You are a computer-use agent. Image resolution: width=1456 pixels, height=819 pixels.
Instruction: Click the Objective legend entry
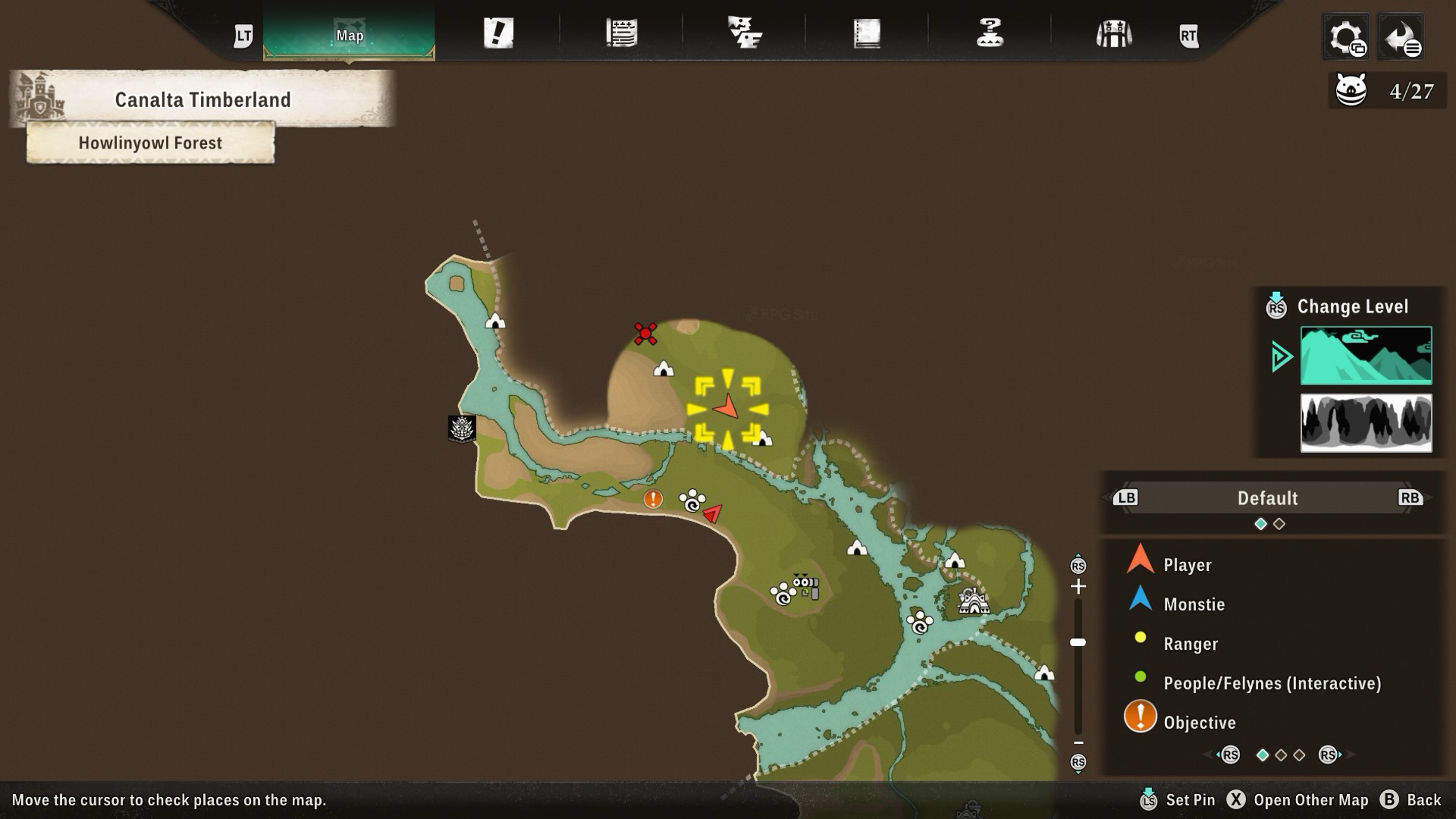pyautogui.click(x=1199, y=722)
